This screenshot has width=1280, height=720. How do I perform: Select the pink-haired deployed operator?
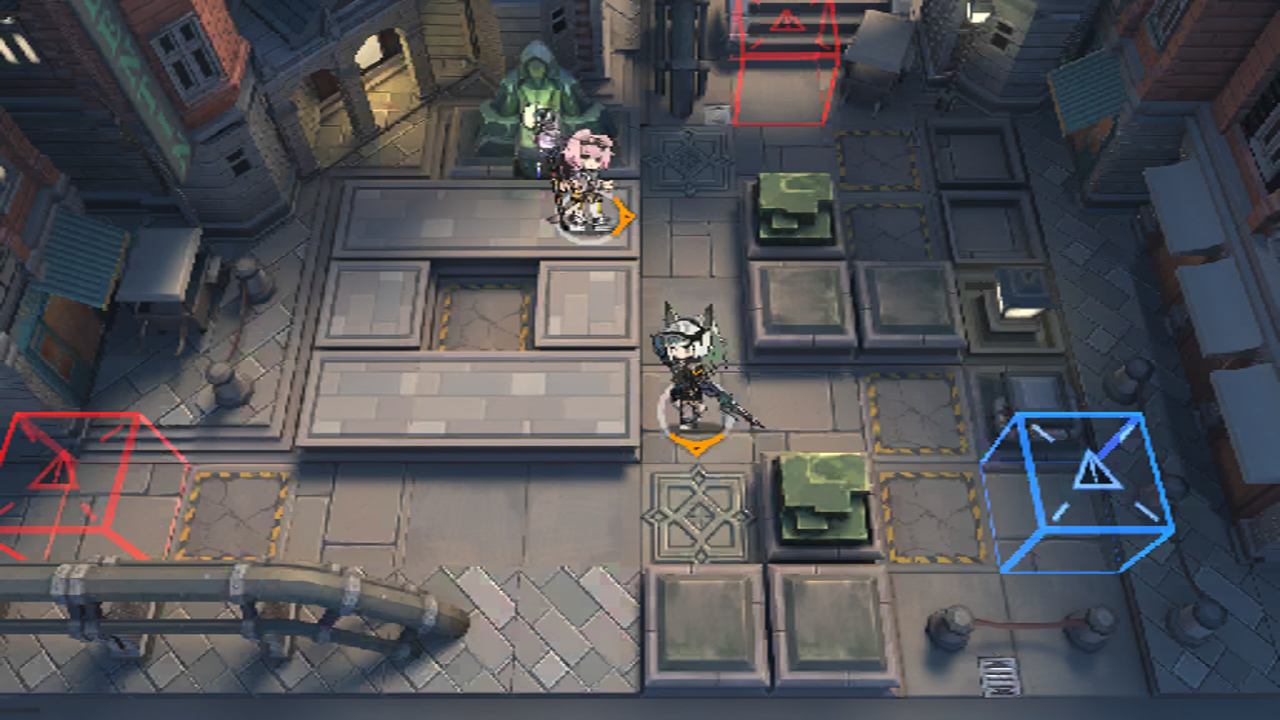[585, 182]
